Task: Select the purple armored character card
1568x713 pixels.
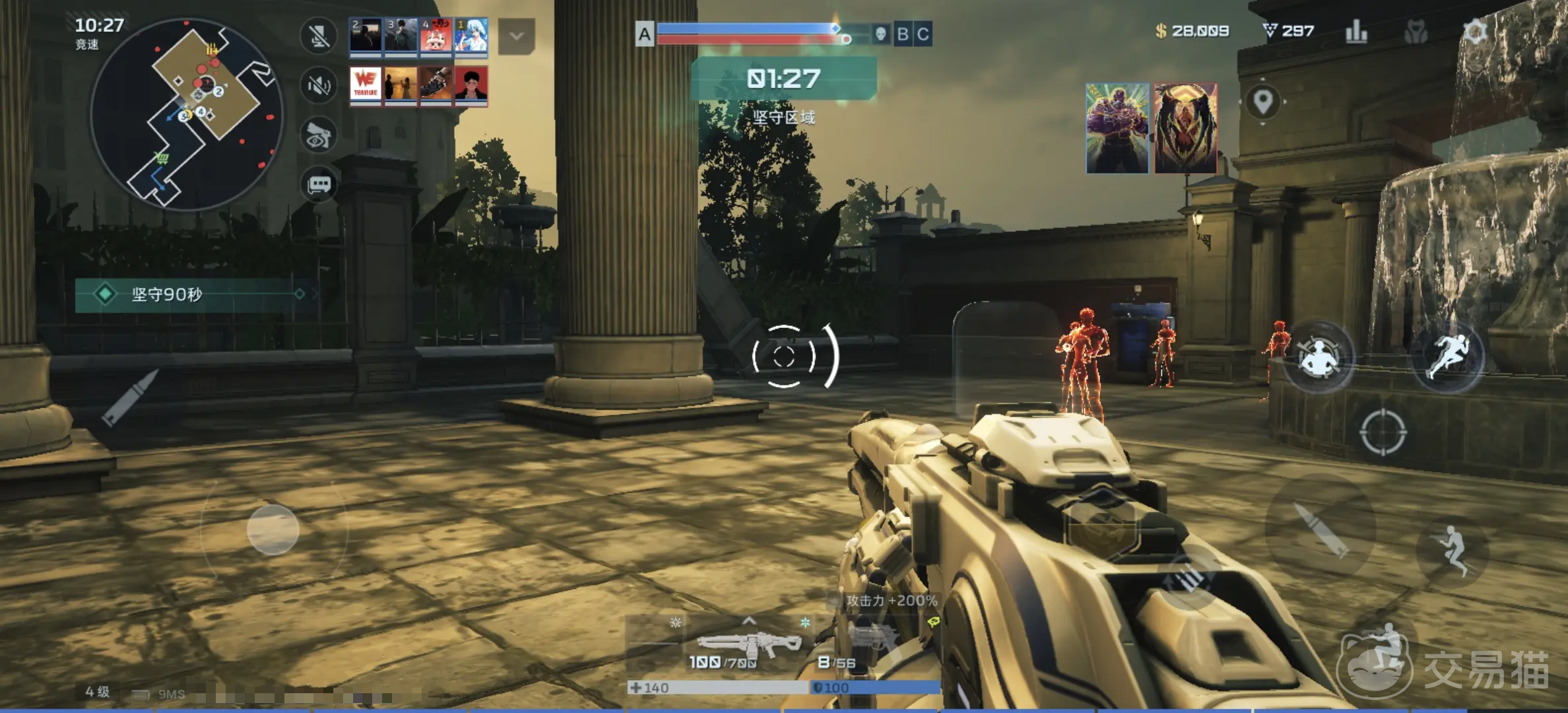Action: click(x=1117, y=128)
